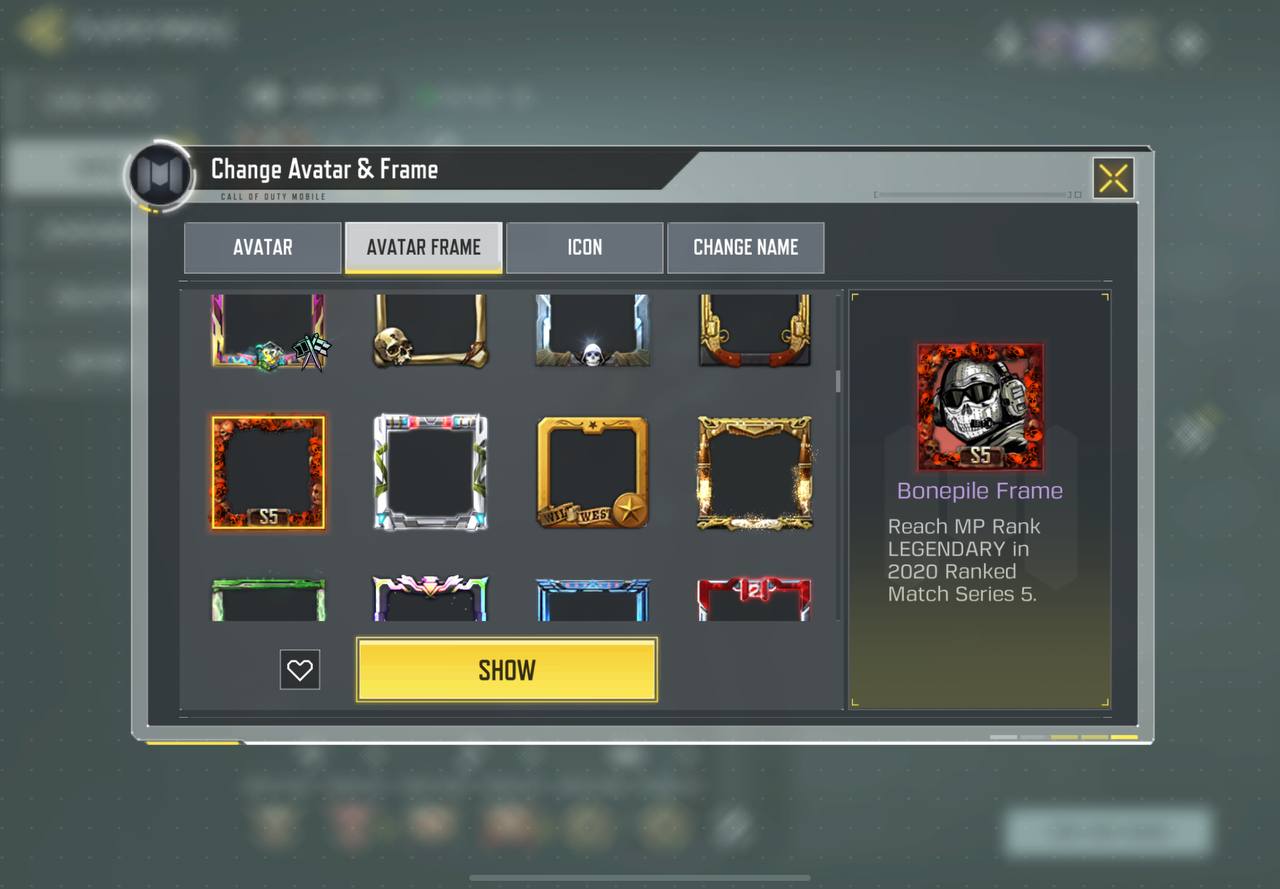Select the purple winged frame
The image size is (1280, 889).
pos(430,599)
